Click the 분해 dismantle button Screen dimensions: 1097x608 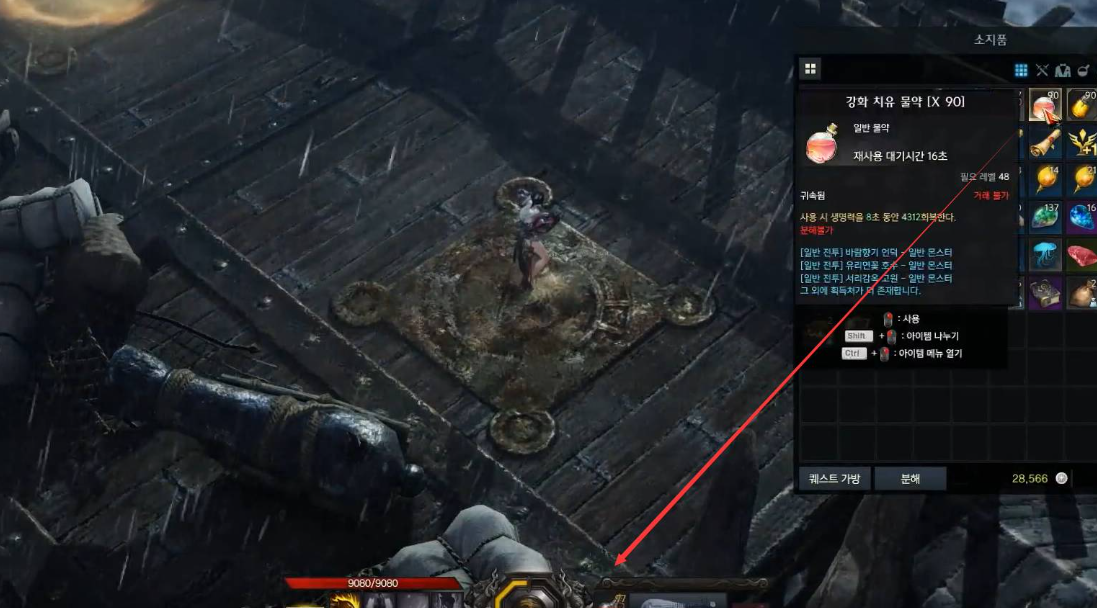(x=910, y=479)
